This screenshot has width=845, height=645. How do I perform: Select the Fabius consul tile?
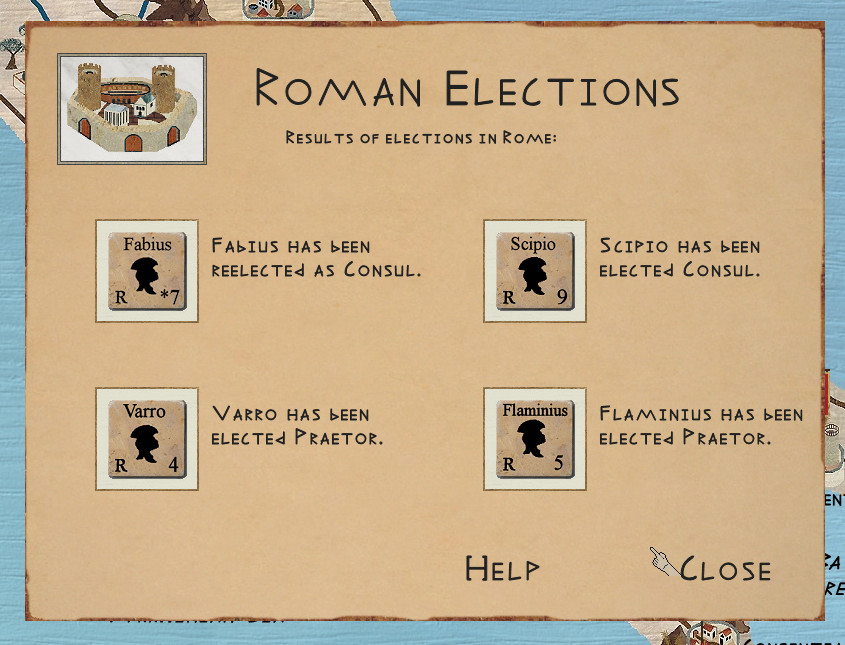[147, 271]
